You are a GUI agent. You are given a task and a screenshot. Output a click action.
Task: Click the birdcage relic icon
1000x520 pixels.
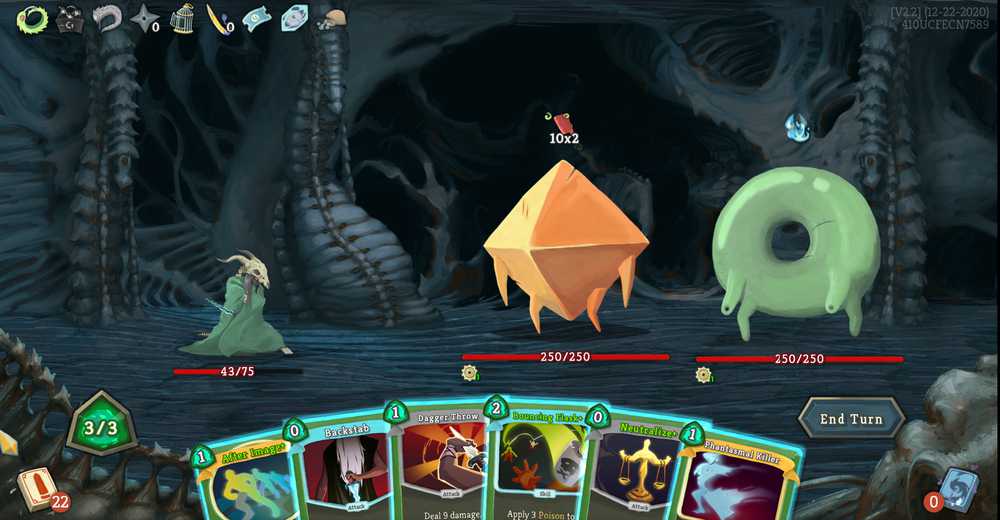pos(181,18)
